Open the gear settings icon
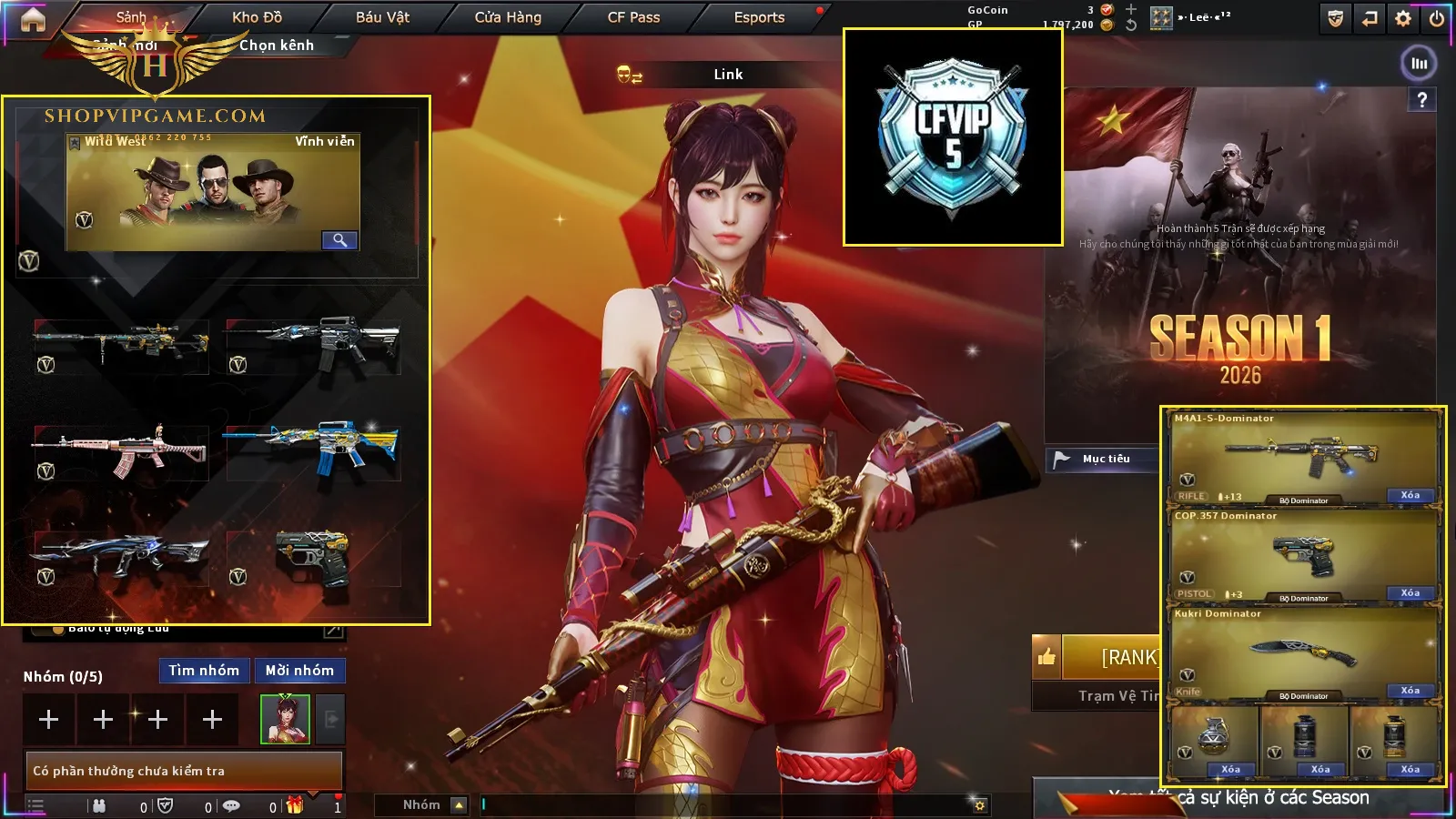Screen dimensions: 1456x819 pos(1403,19)
